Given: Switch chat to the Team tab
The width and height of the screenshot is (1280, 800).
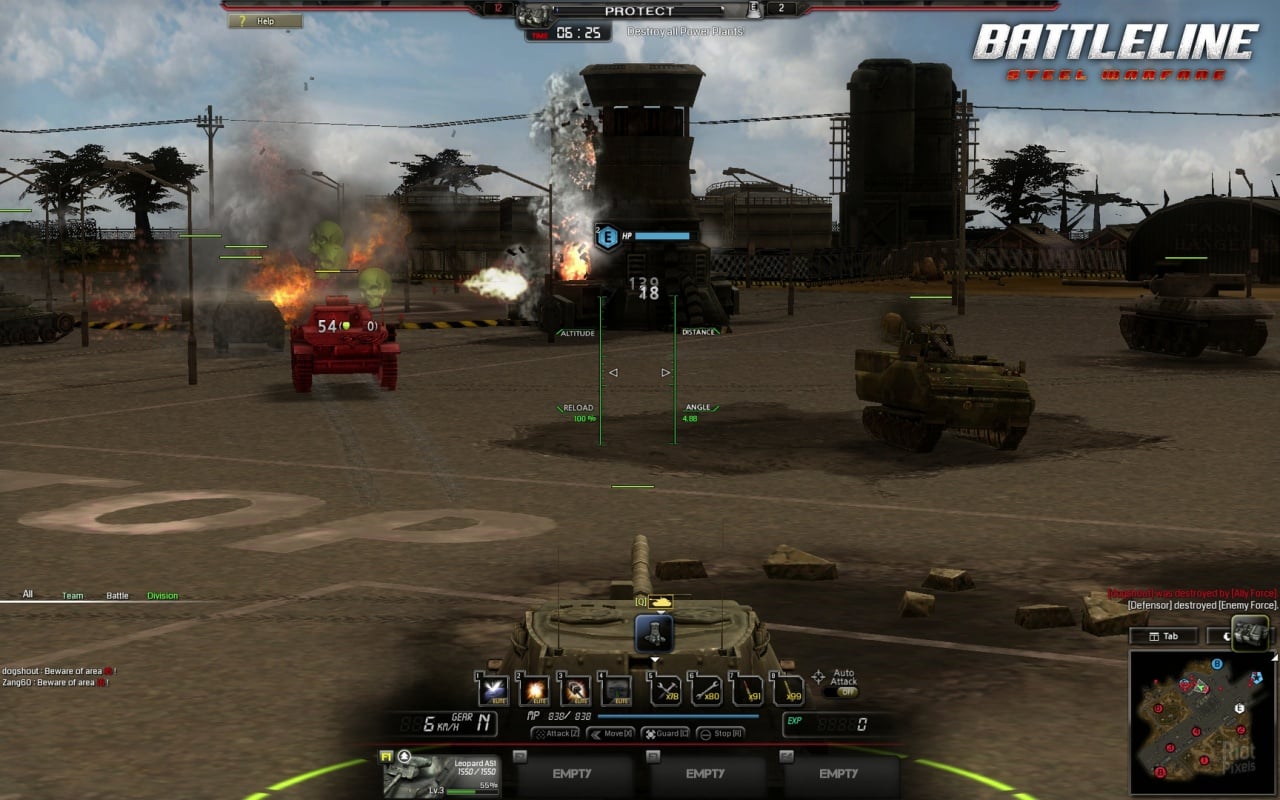Looking at the screenshot, I should point(73,596).
